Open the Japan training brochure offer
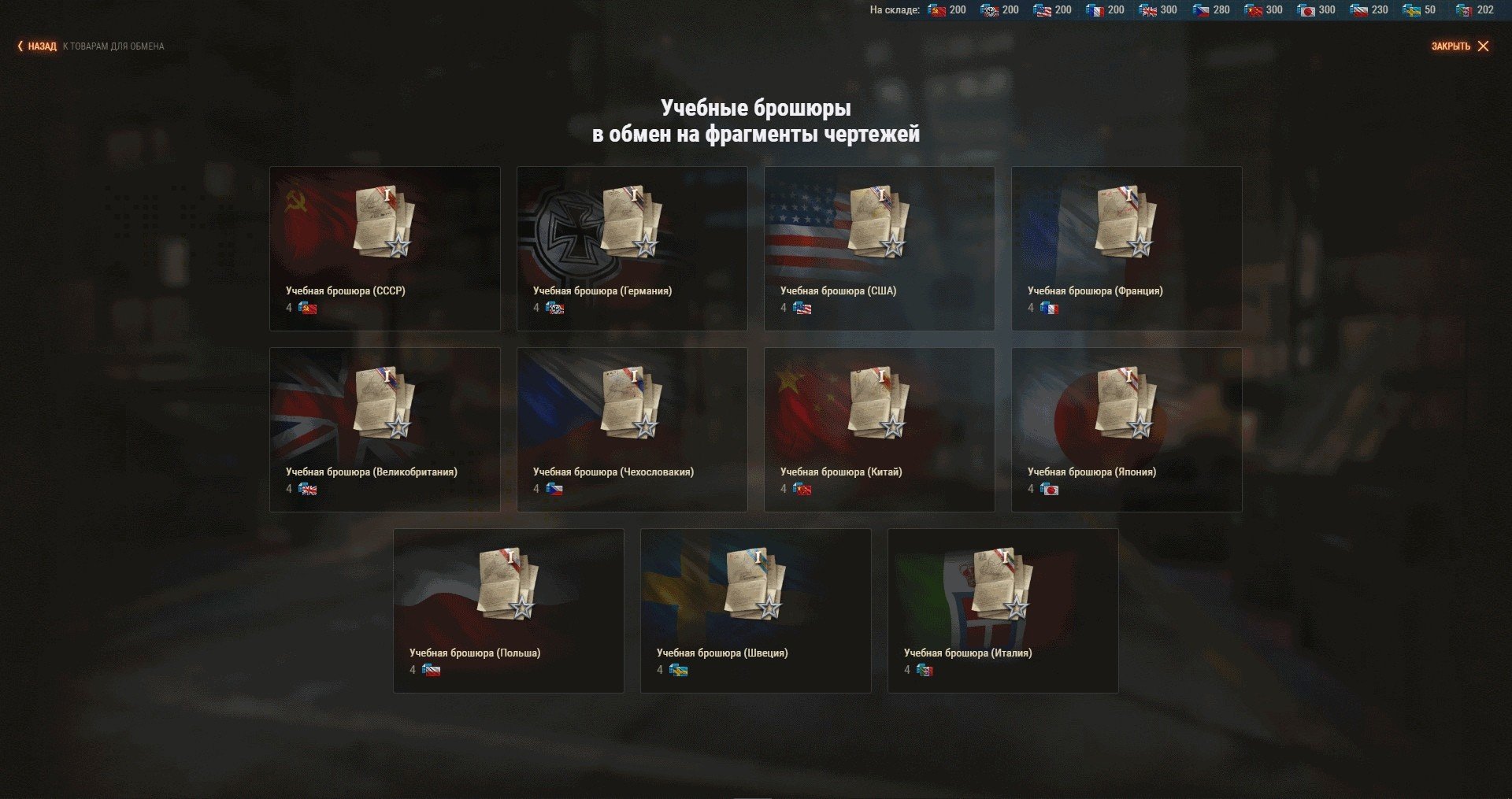Screen dimensions: 1512x799 [1126, 429]
